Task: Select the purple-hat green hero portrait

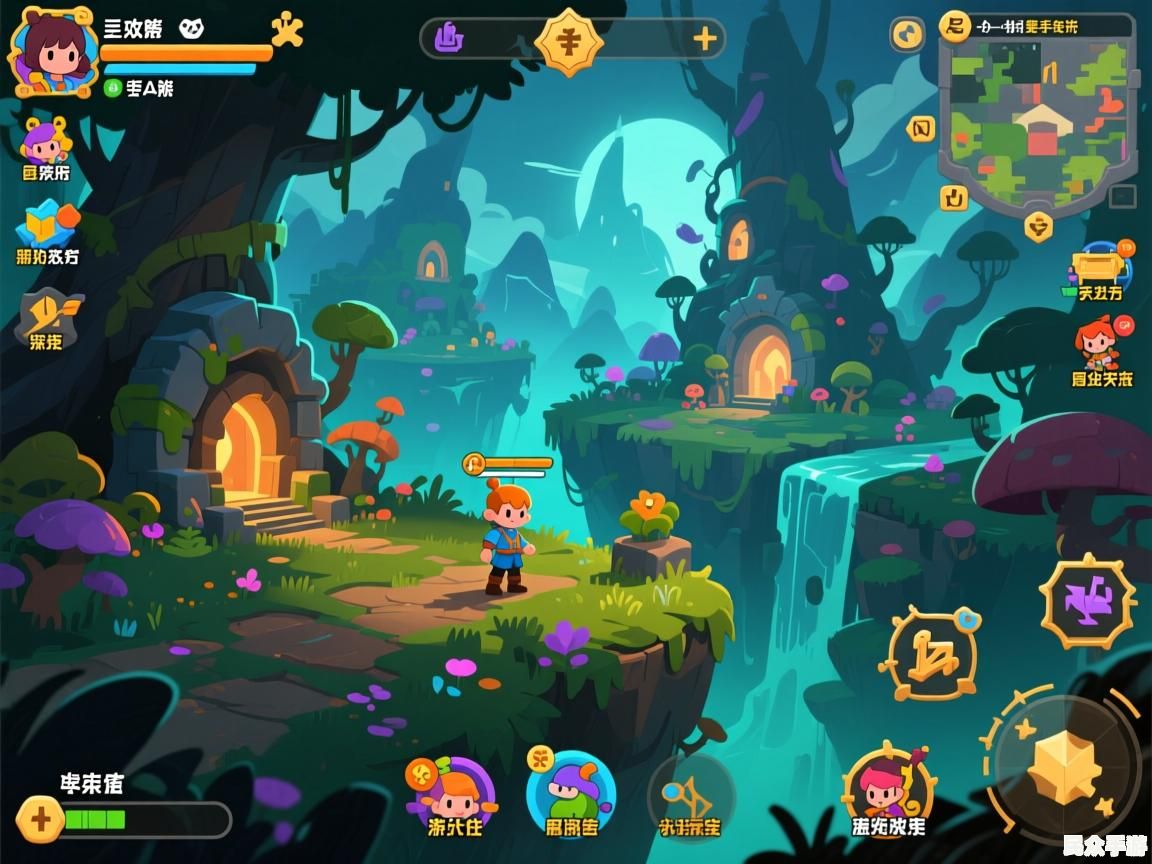Action: click(x=570, y=795)
